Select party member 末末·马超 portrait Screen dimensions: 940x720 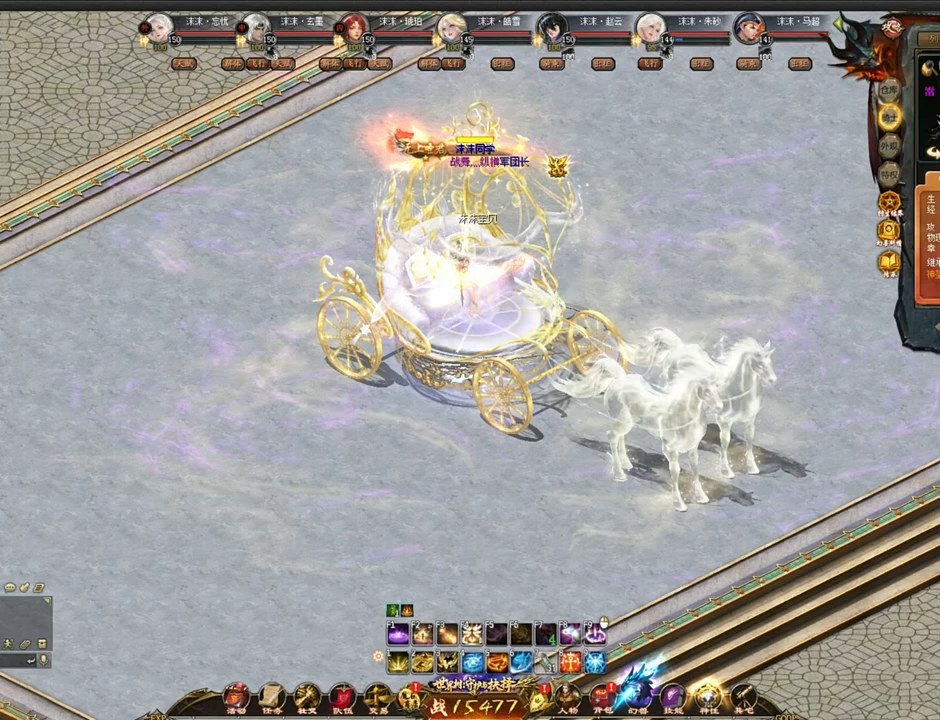tap(748, 28)
